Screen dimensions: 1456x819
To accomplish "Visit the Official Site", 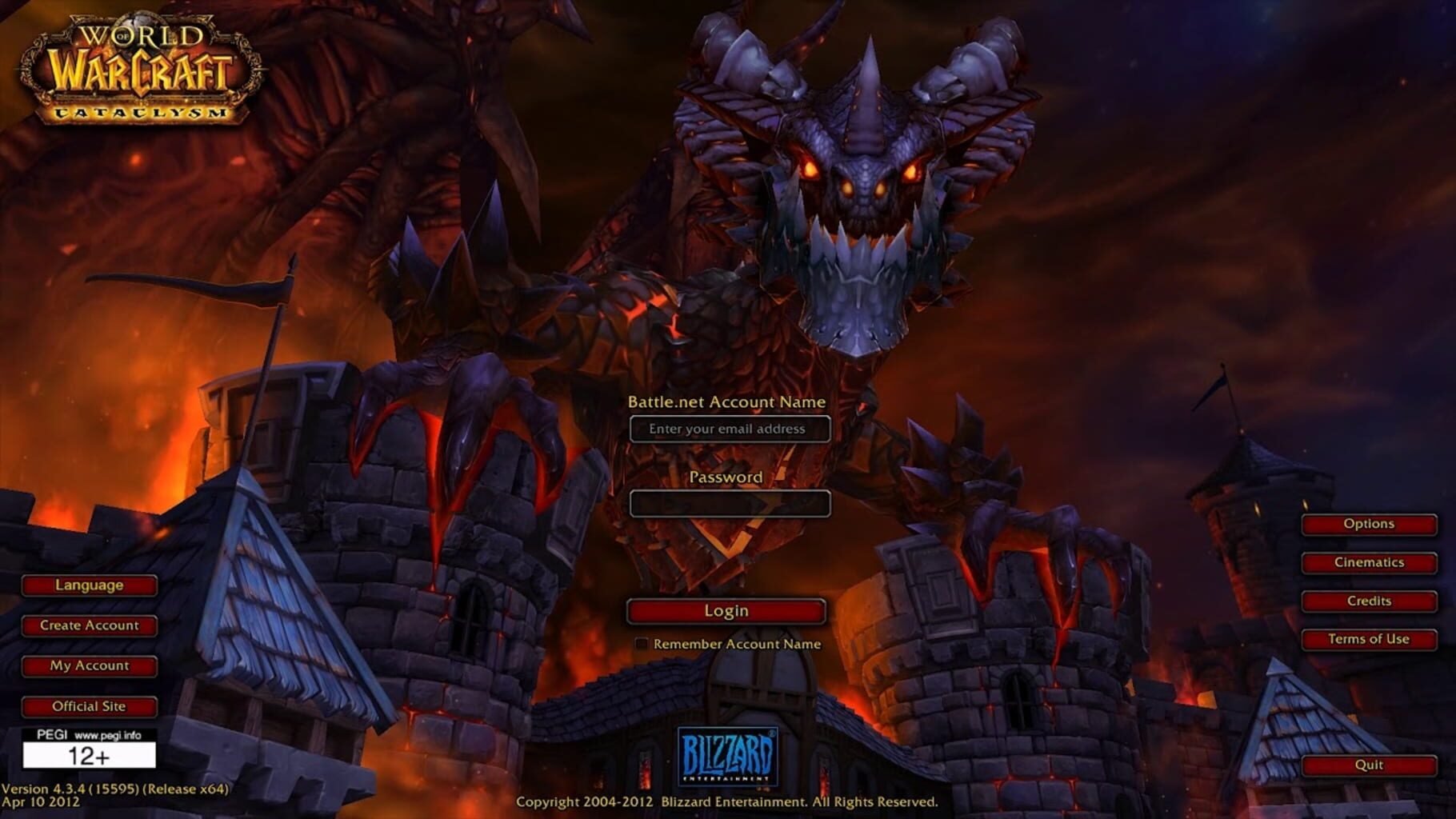I will point(88,706).
